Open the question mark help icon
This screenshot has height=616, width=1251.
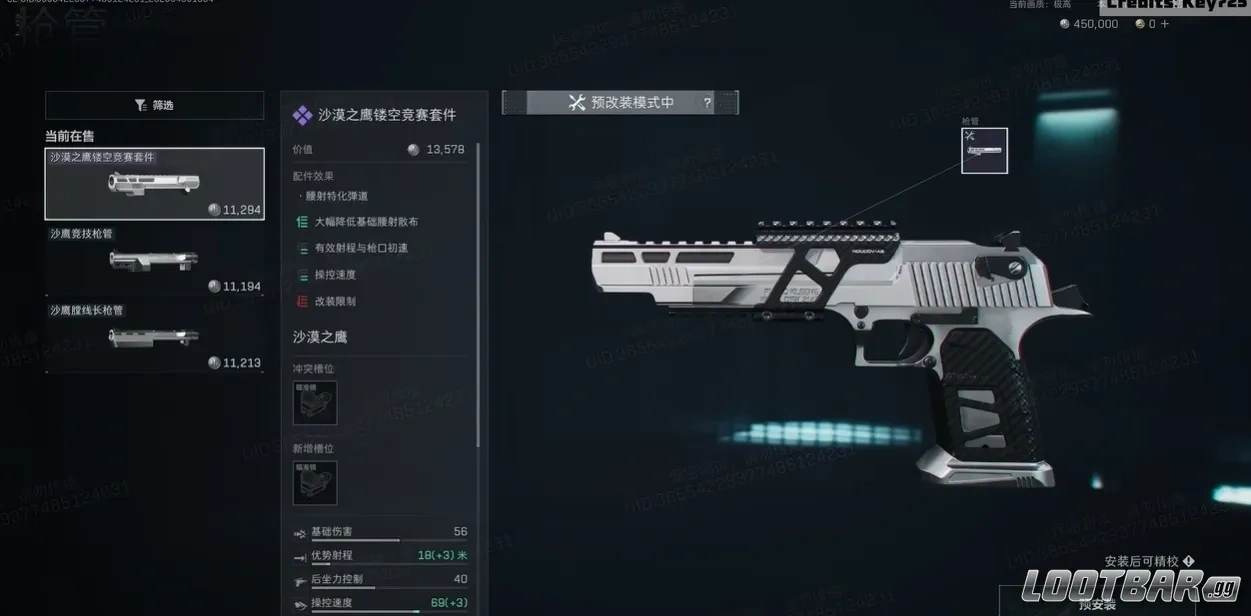[708, 102]
